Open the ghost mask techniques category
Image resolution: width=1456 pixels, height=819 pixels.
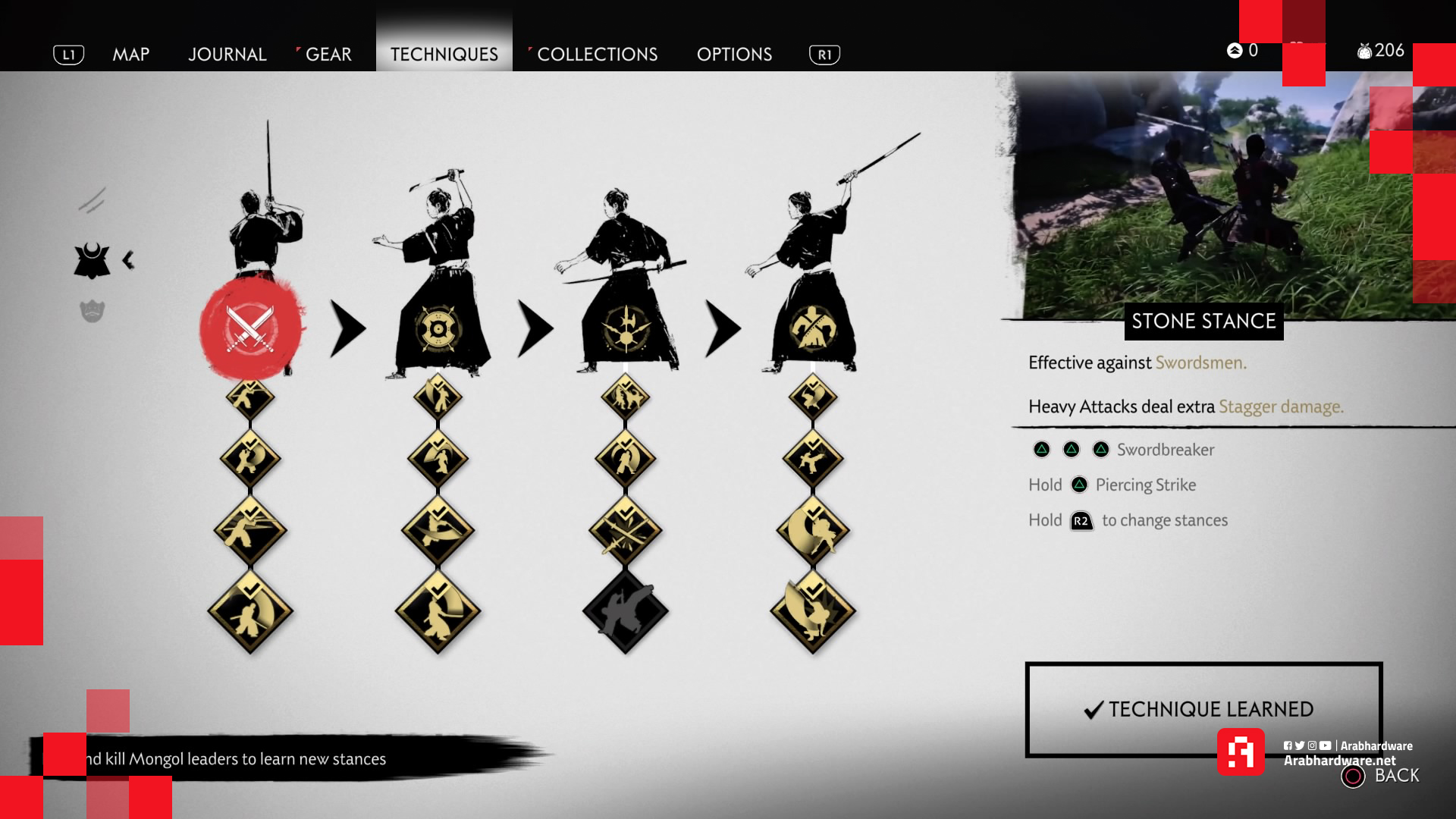click(92, 311)
